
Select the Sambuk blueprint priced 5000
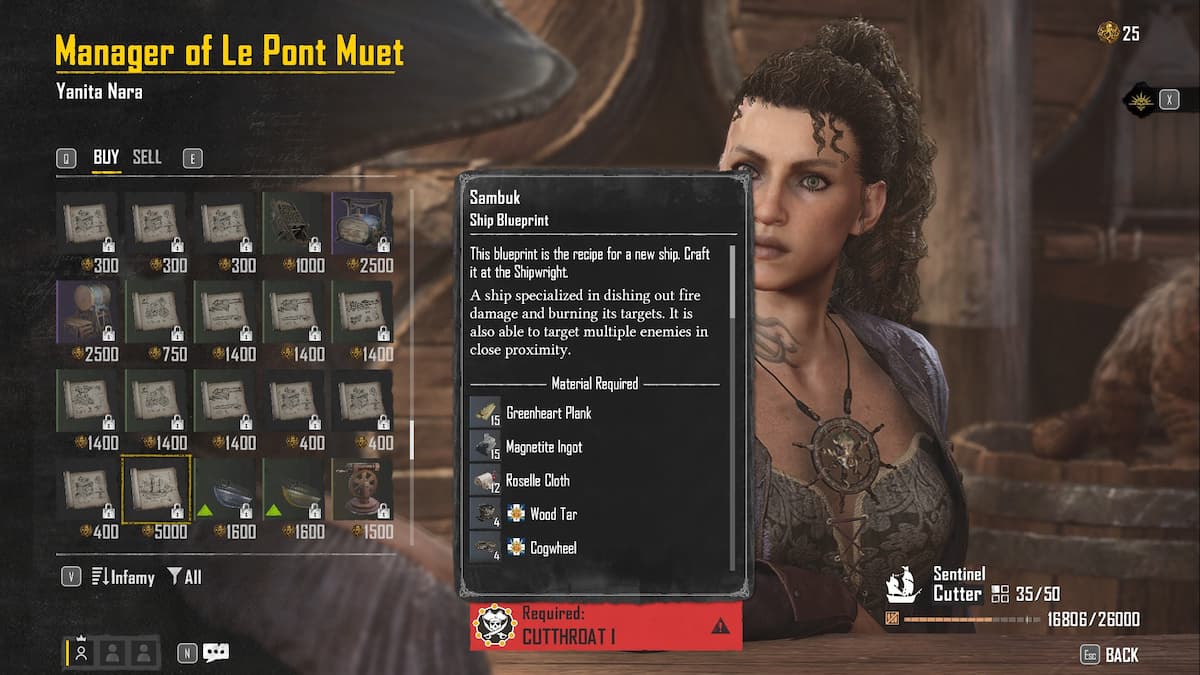pos(156,488)
